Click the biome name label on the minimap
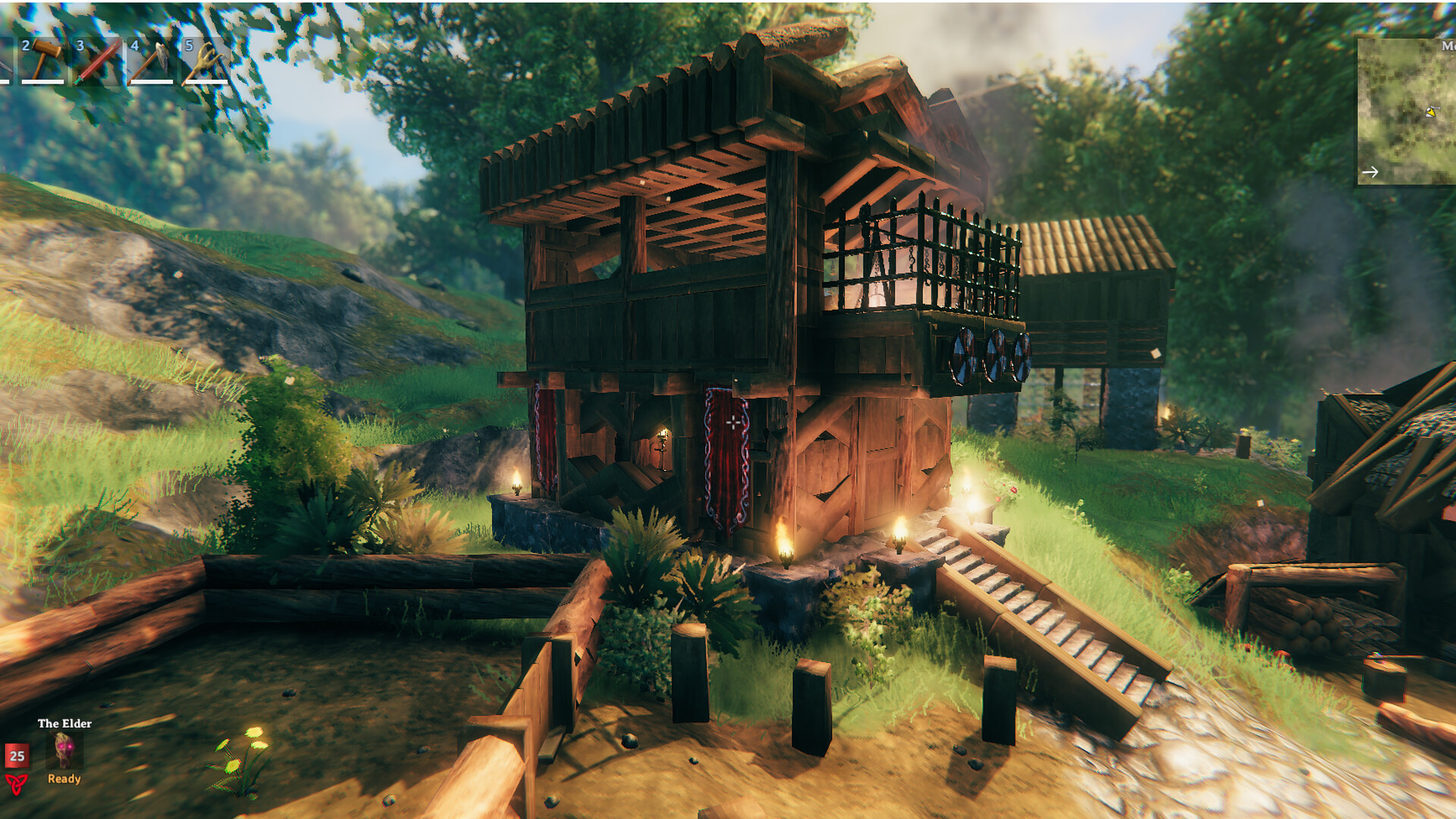This screenshot has height=819, width=1456. 1447,46
